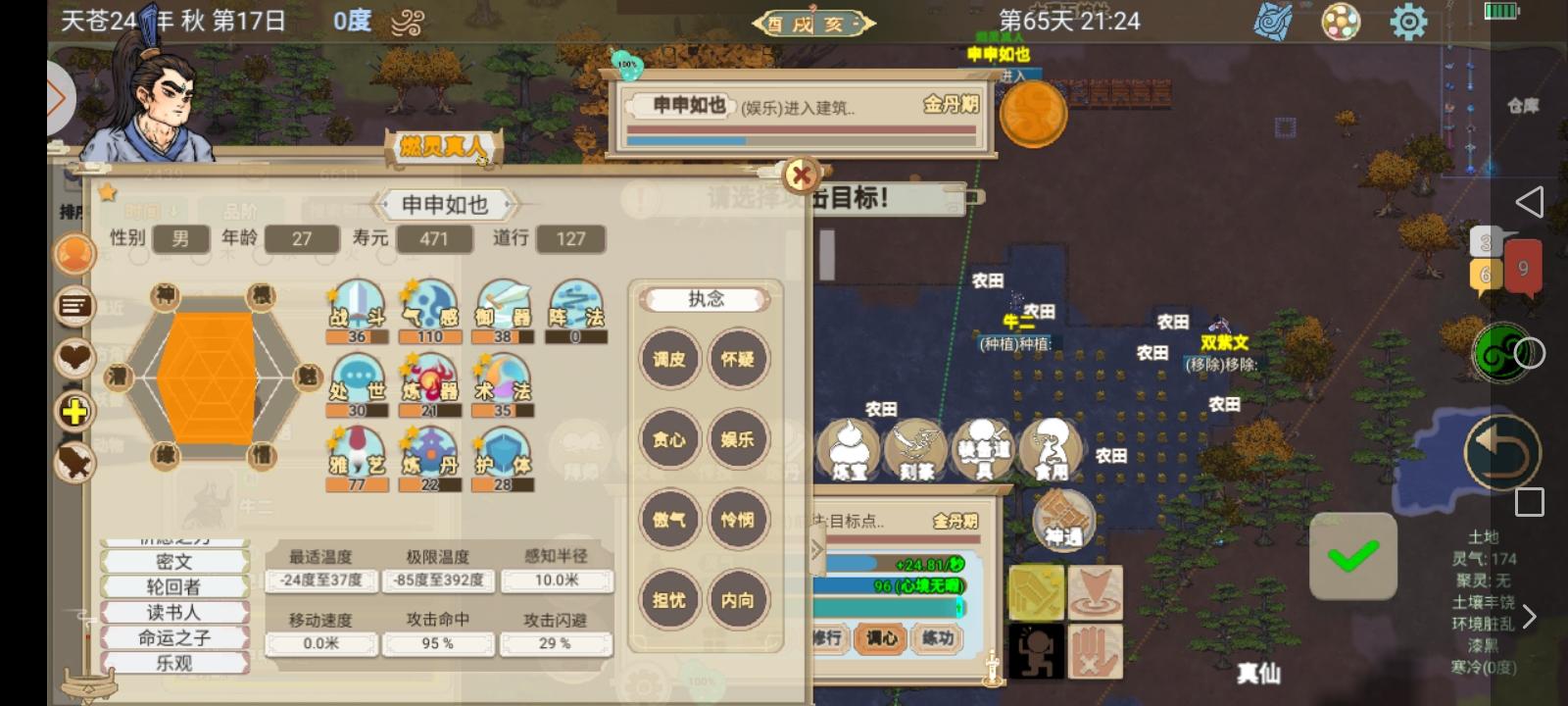Tap the red notification badge showing 9
Image resolution: width=1568 pixels, height=706 pixels.
coord(1521,265)
